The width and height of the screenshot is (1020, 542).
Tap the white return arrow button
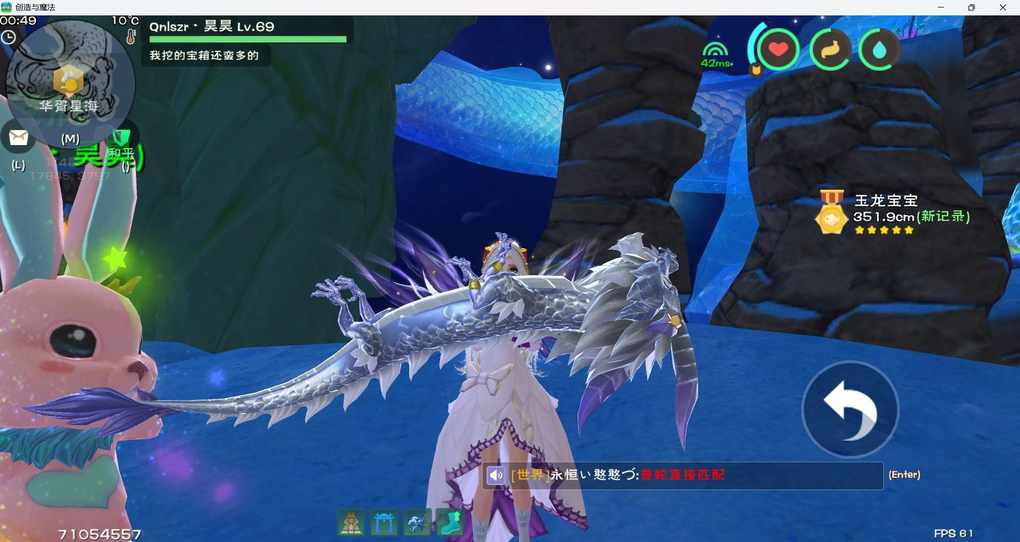(850, 409)
